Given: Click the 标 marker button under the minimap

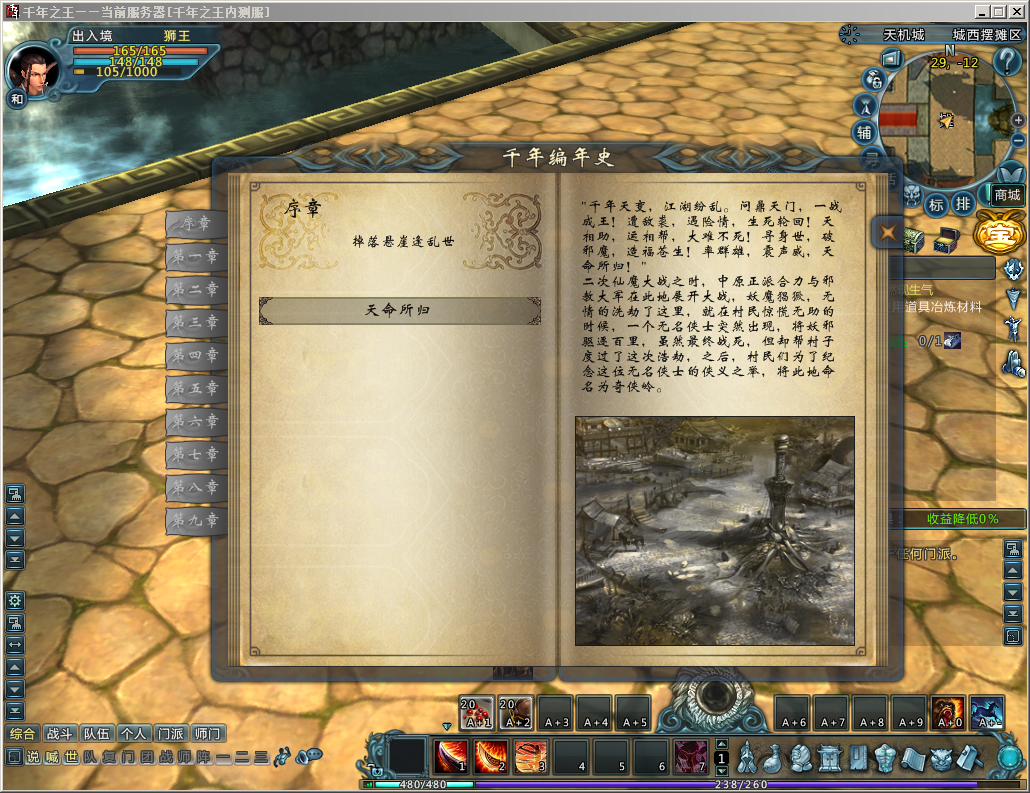Looking at the screenshot, I should 937,205.
